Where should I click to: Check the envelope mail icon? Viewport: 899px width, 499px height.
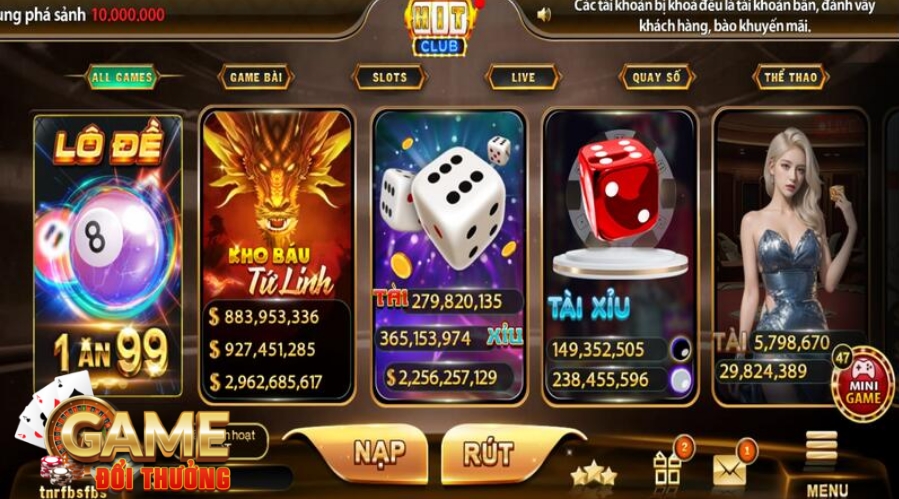[730, 468]
